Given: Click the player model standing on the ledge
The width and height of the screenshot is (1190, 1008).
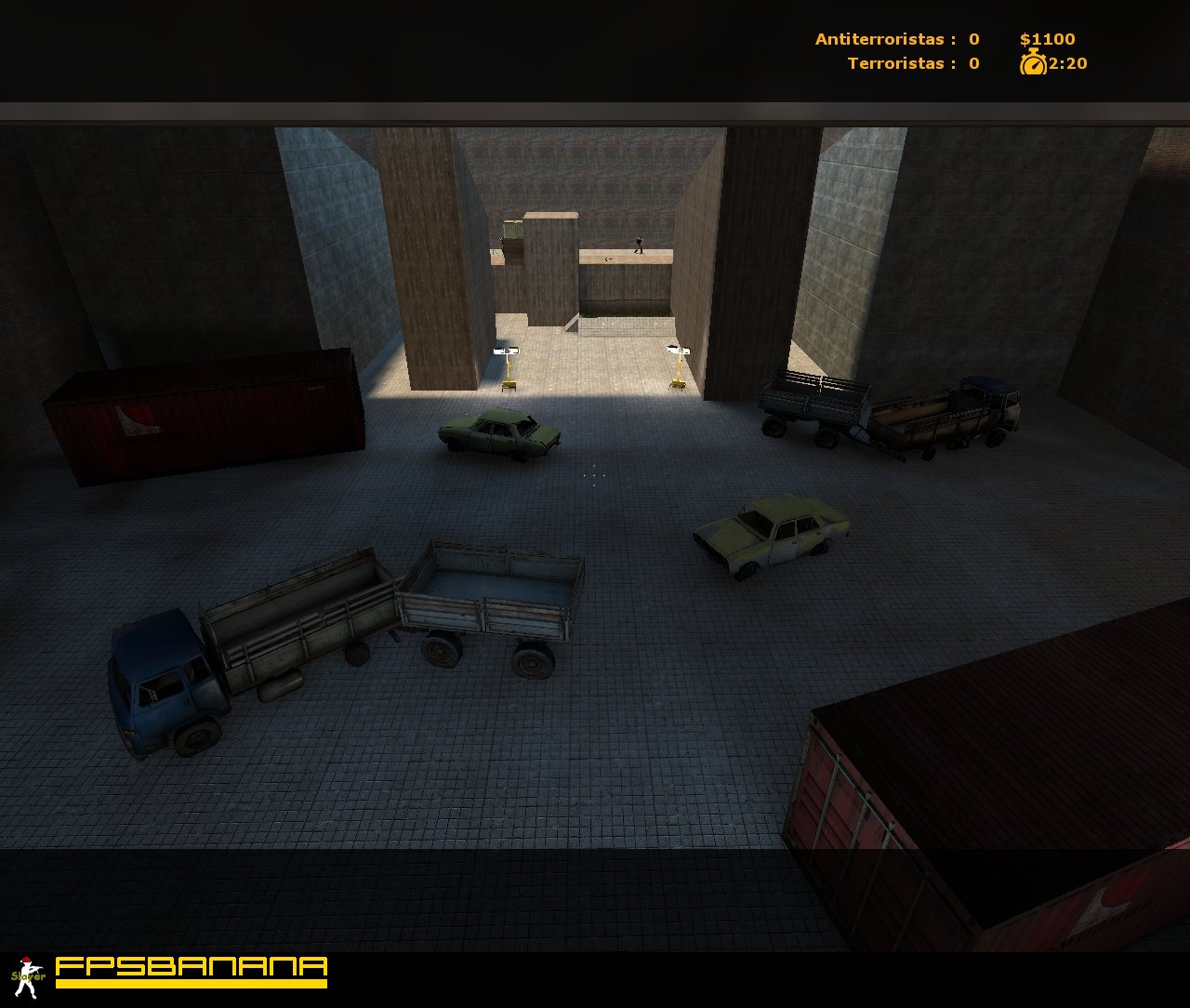Looking at the screenshot, I should pos(640,246).
